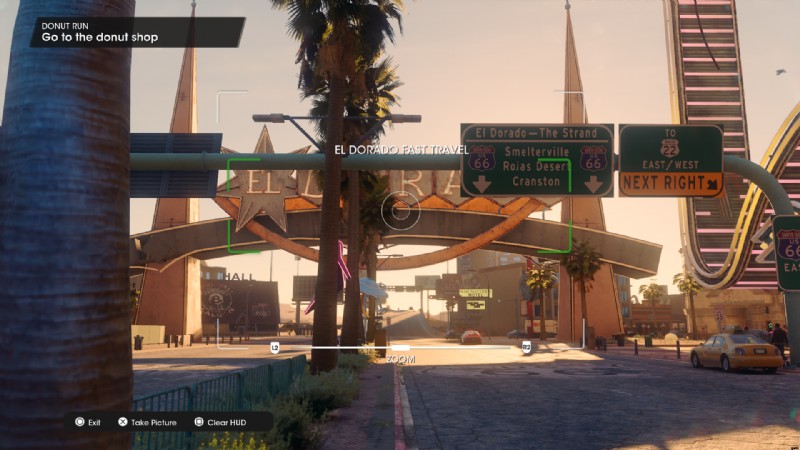Select the Exit option in photo mode
Image resolution: width=800 pixels, height=450 pixels.
tap(87, 422)
